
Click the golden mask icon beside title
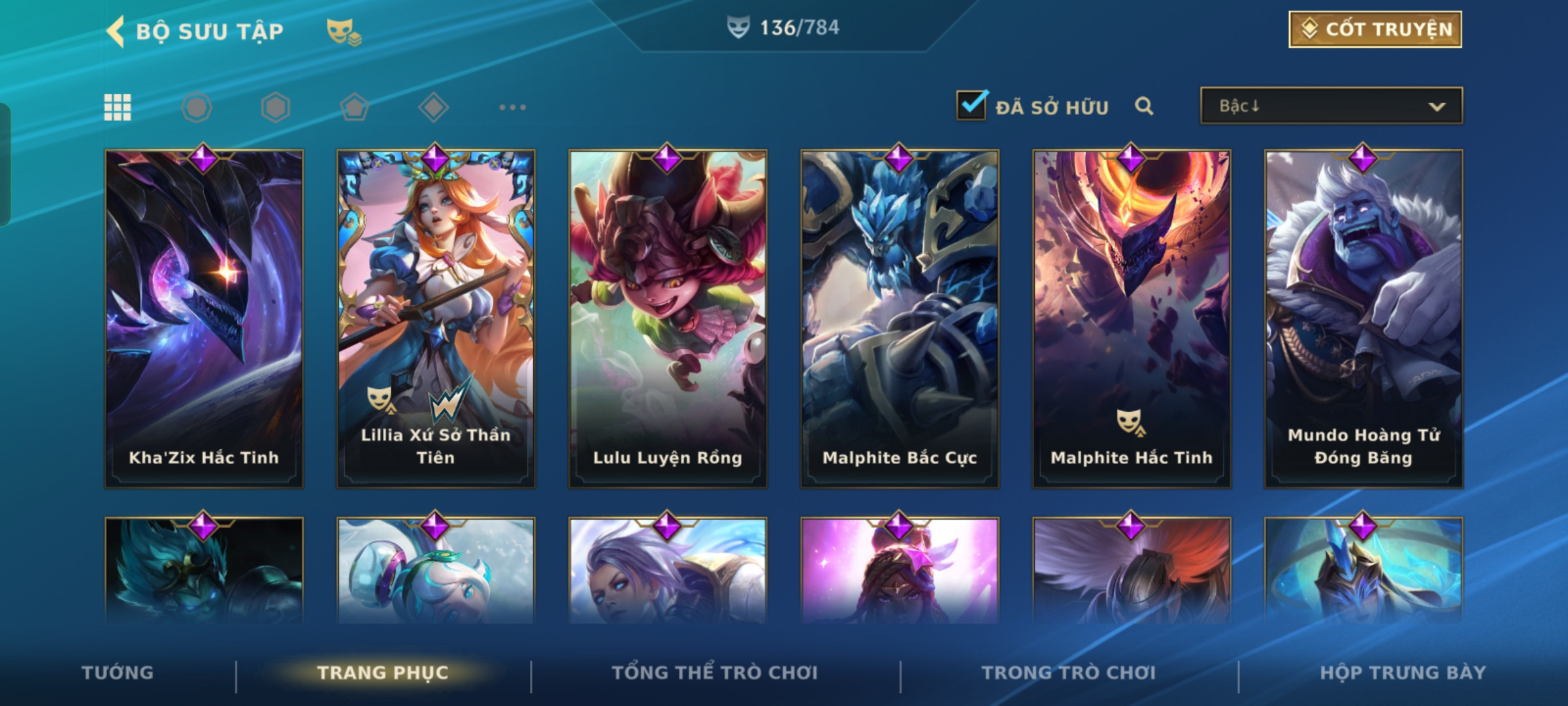[344, 31]
